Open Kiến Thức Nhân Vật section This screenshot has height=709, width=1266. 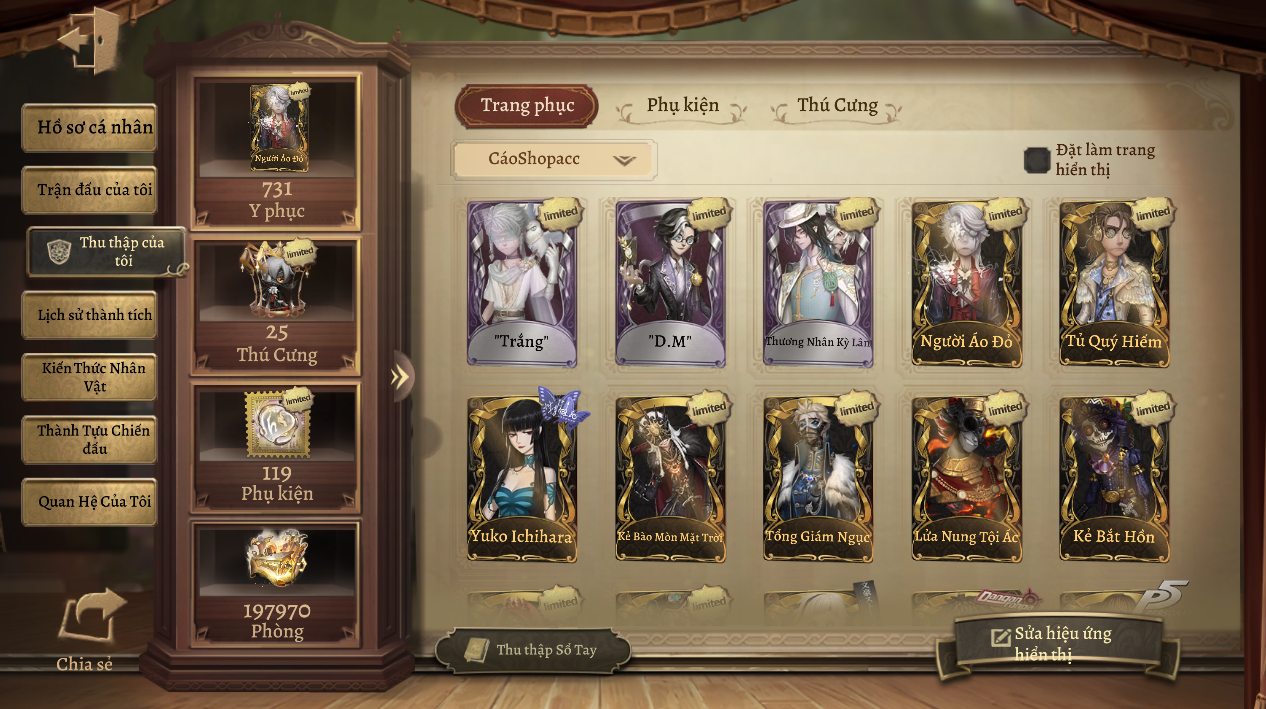point(90,377)
